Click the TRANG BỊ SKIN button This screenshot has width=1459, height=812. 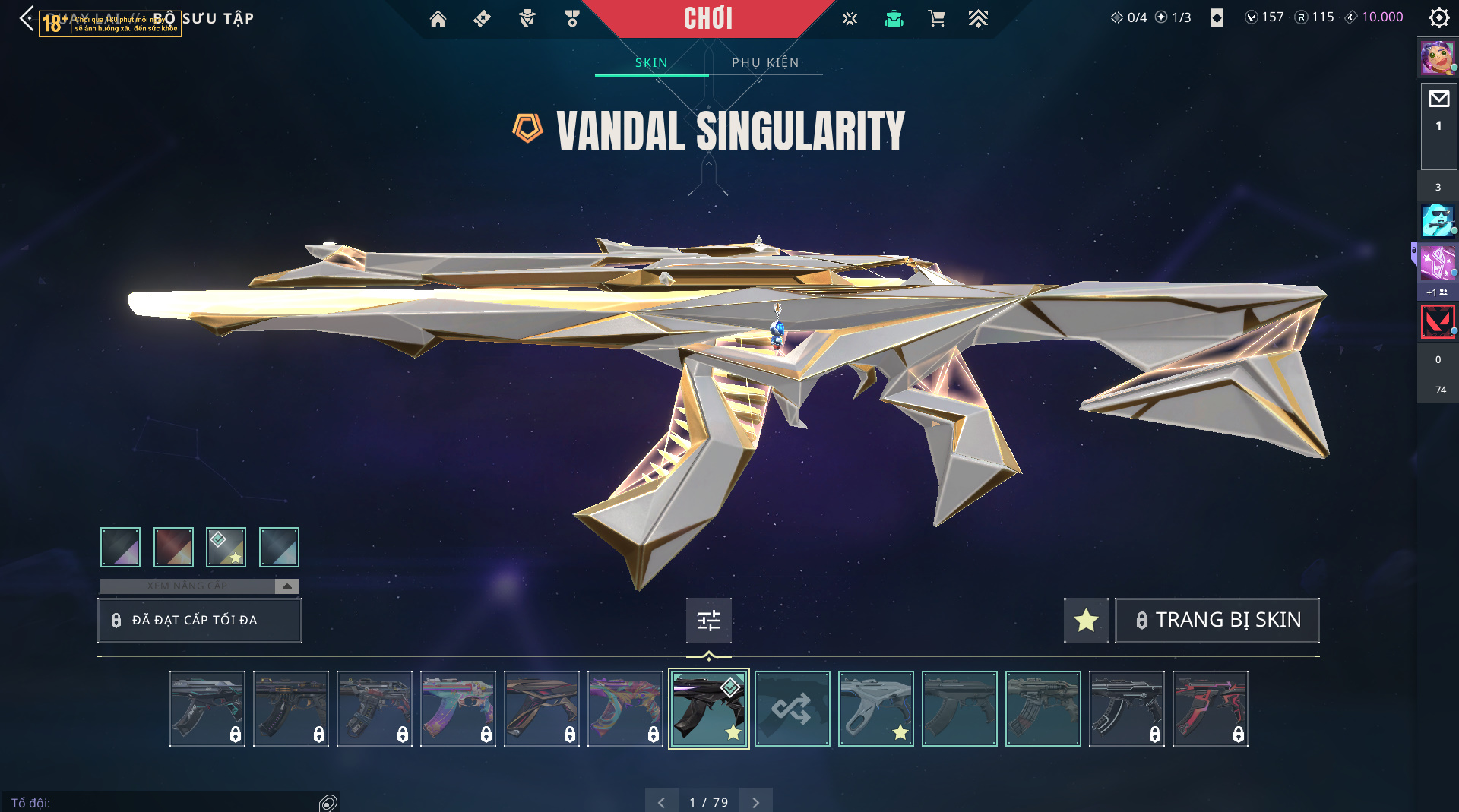coord(1217,620)
